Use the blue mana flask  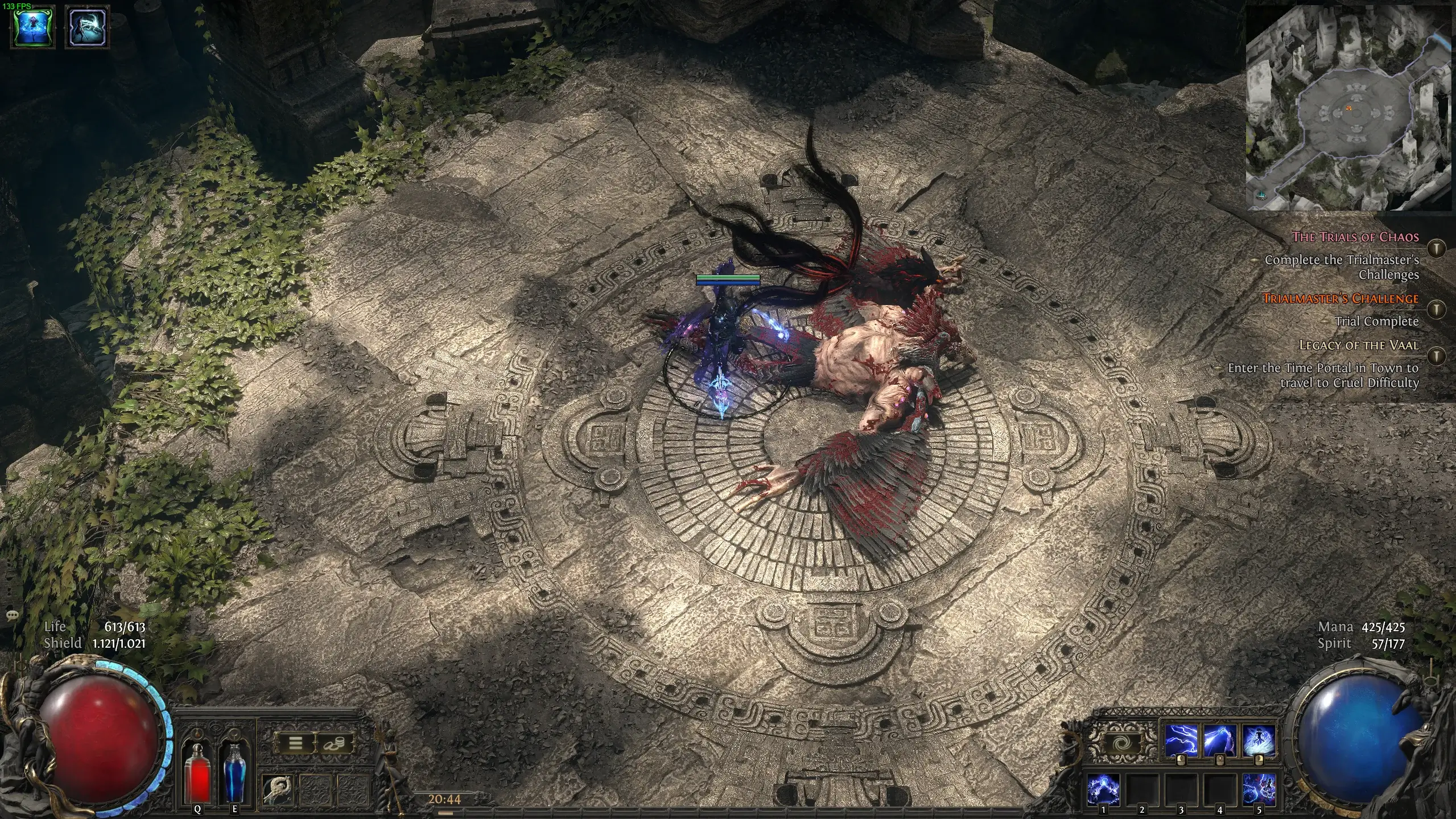[234, 774]
